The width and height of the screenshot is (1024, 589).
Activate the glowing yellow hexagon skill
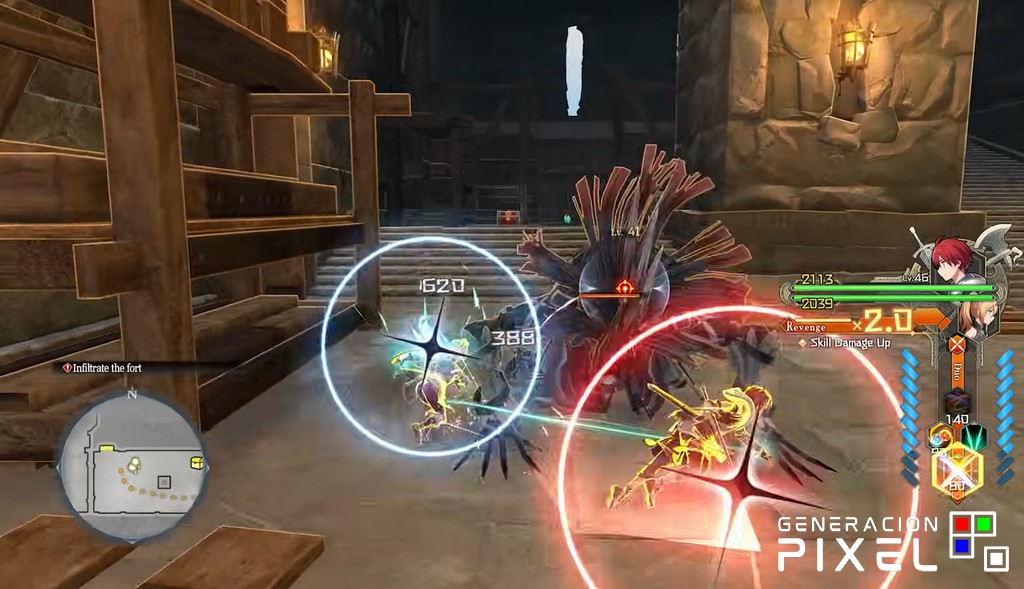[x=957, y=471]
